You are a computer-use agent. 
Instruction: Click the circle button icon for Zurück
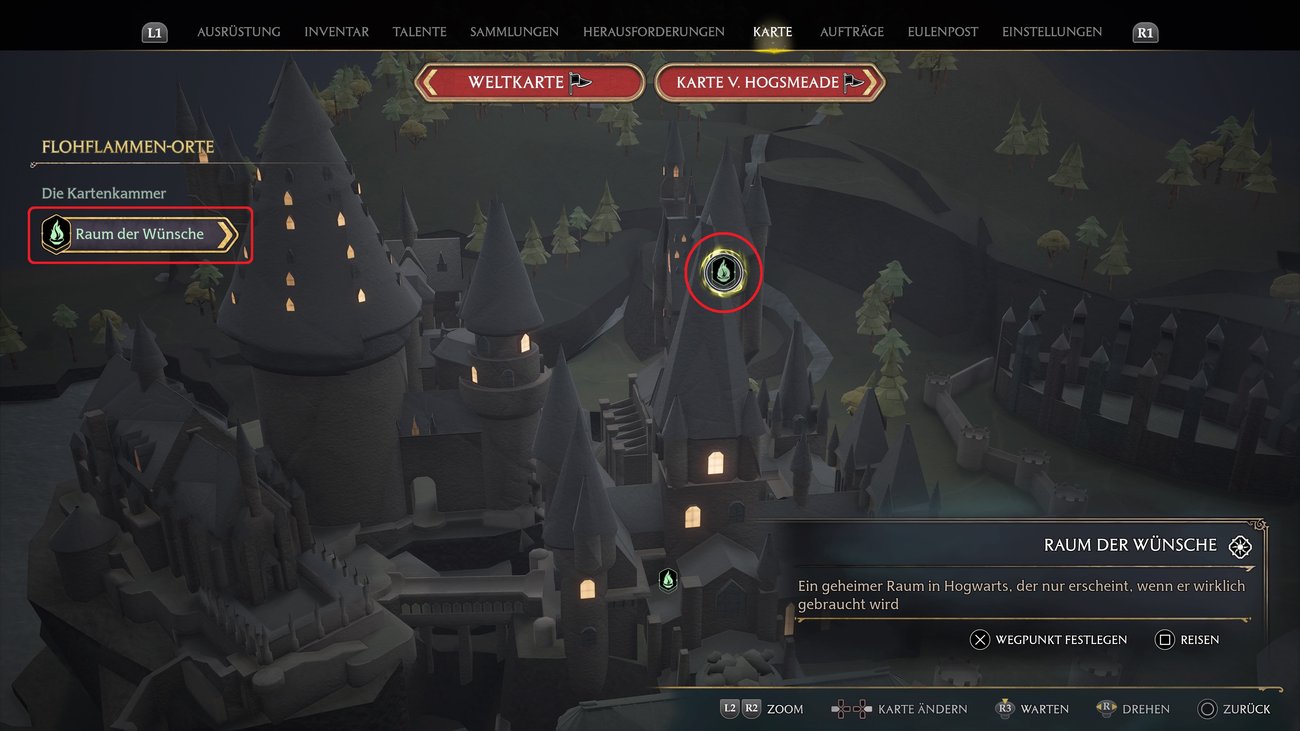click(1206, 708)
